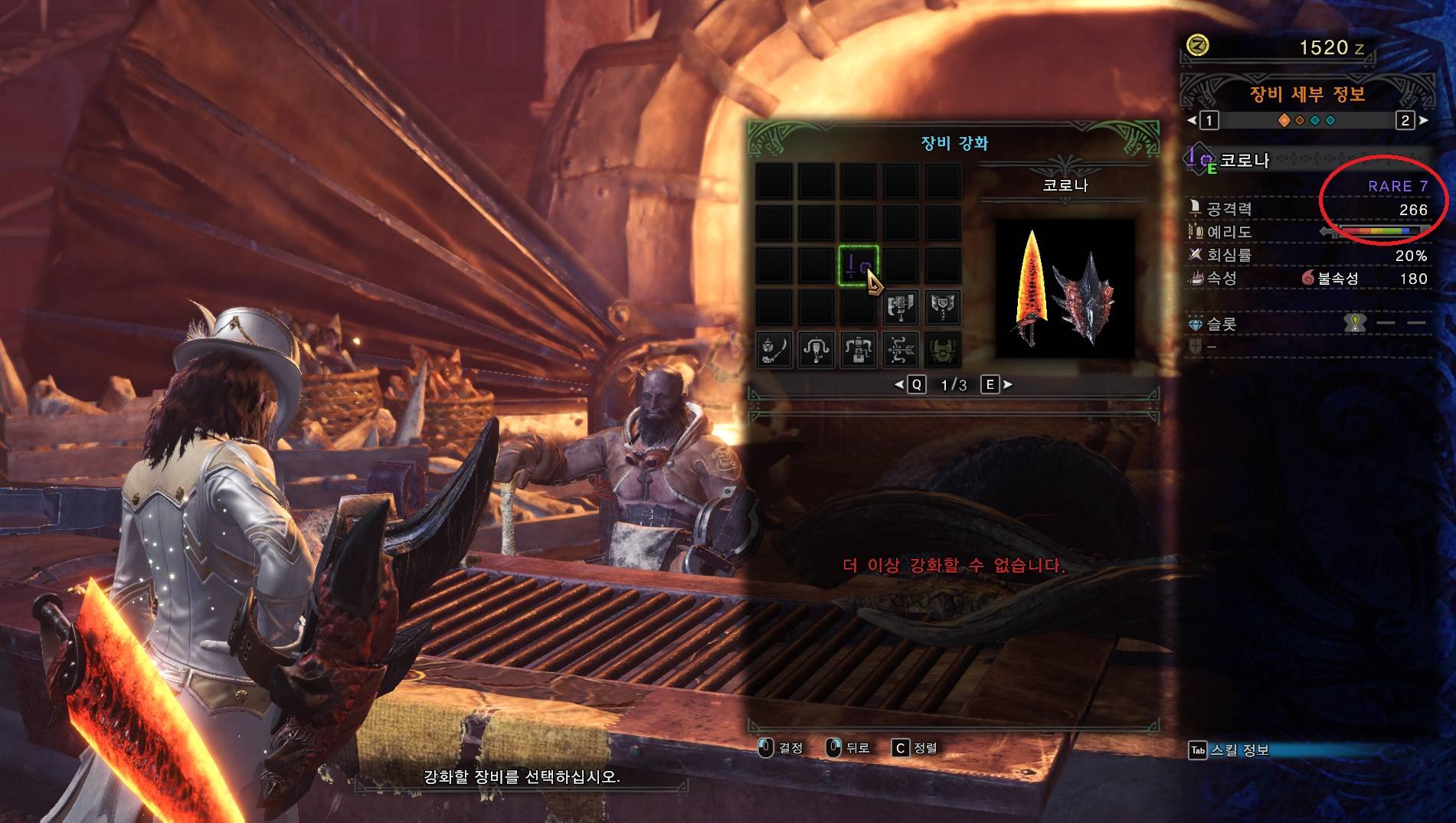1456x823 pixels.
Task: Select the light bowgun icon slot
Action: [816, 350]
